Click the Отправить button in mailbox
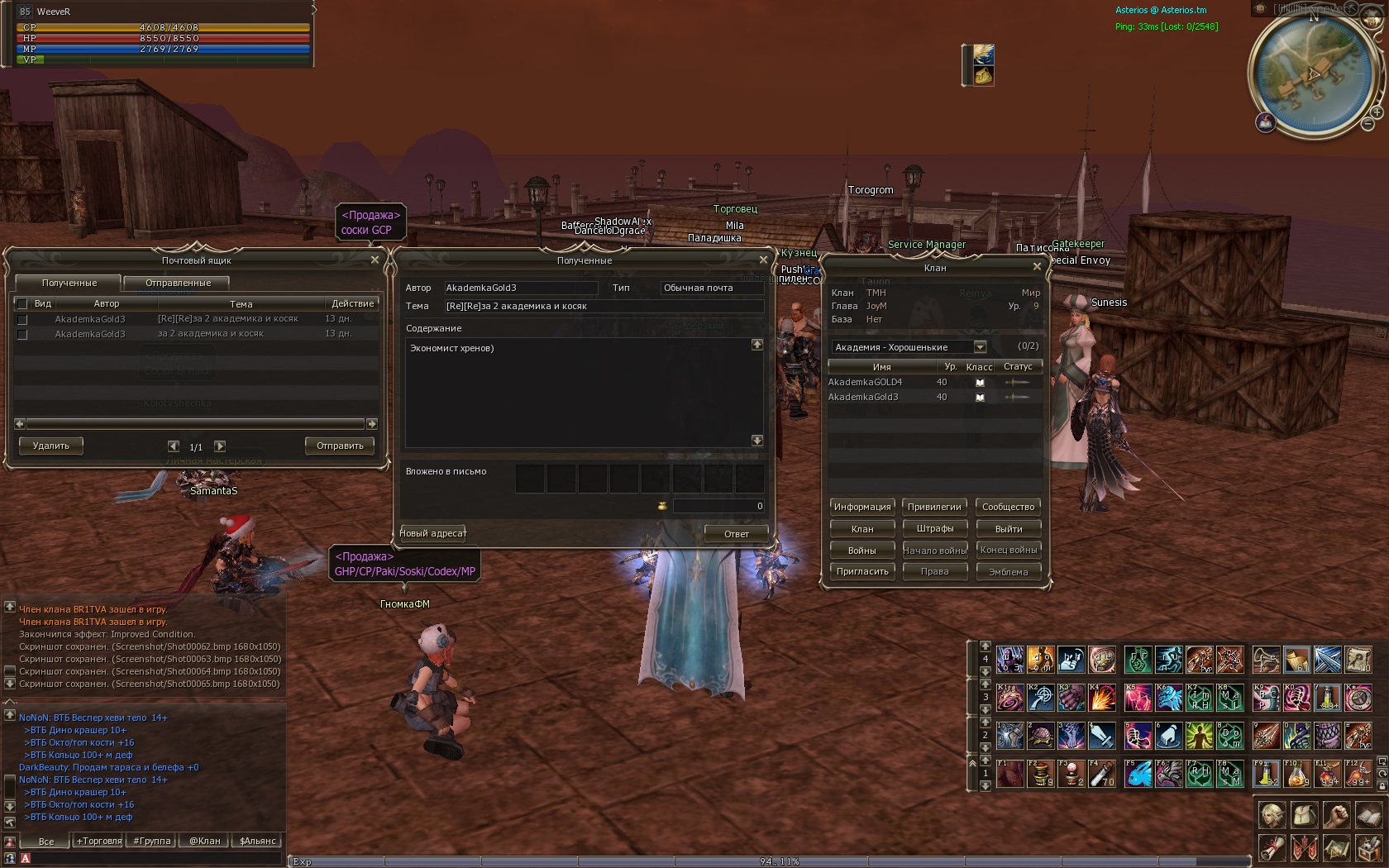Image resolution: width=1389 pixels, height=868 pixels. pyautogui.click(x=340, y=446)
